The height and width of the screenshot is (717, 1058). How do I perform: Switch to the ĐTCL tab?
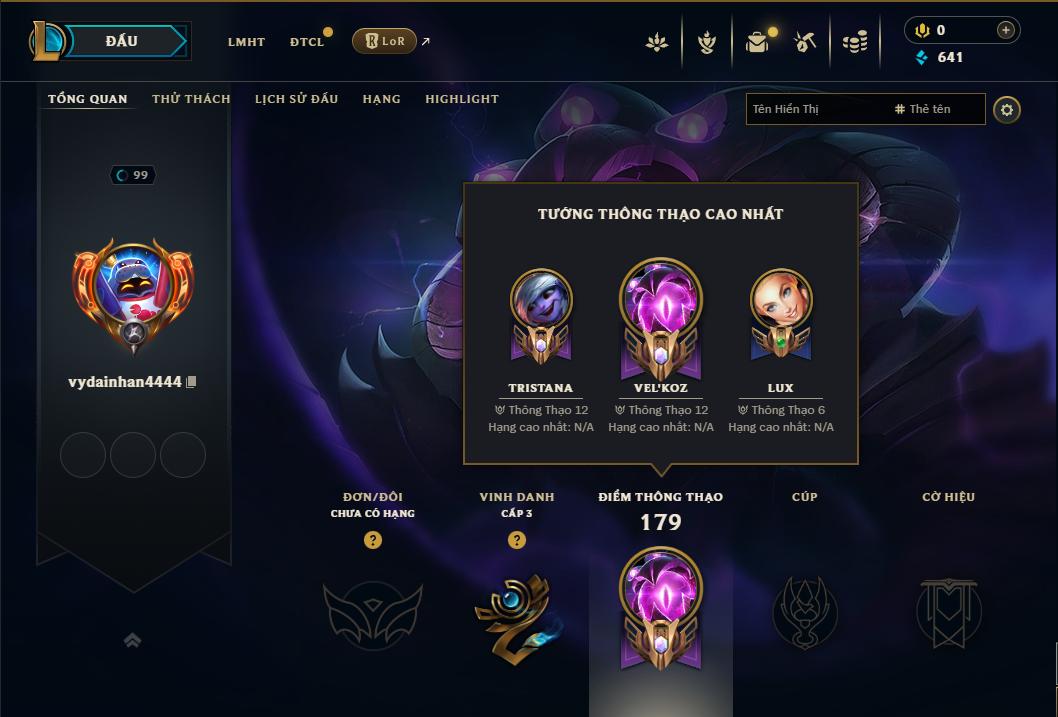click(307, 42)
